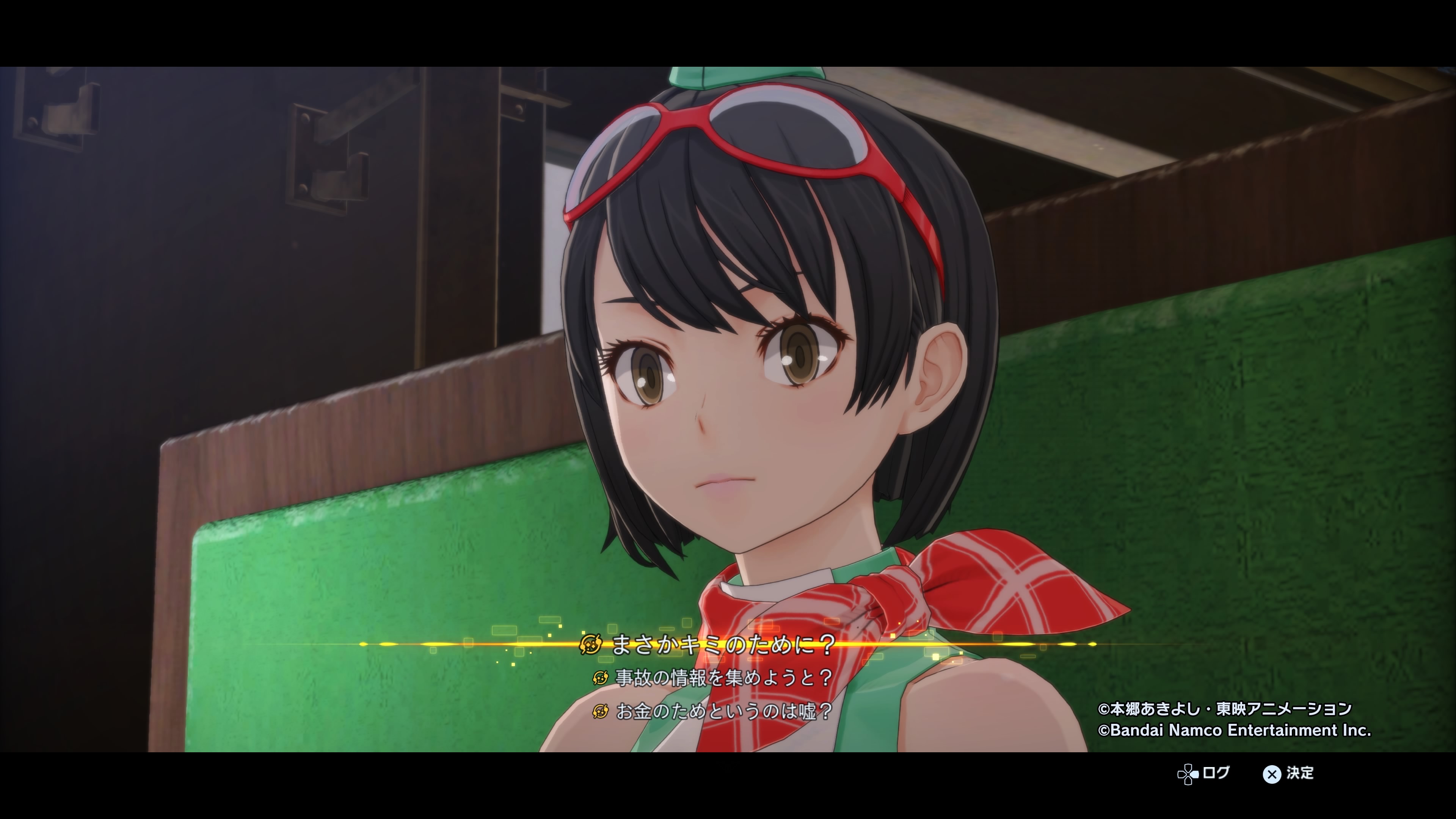
Task: Pick the response お金のためというのは嘘？
Action: [723, 711]
